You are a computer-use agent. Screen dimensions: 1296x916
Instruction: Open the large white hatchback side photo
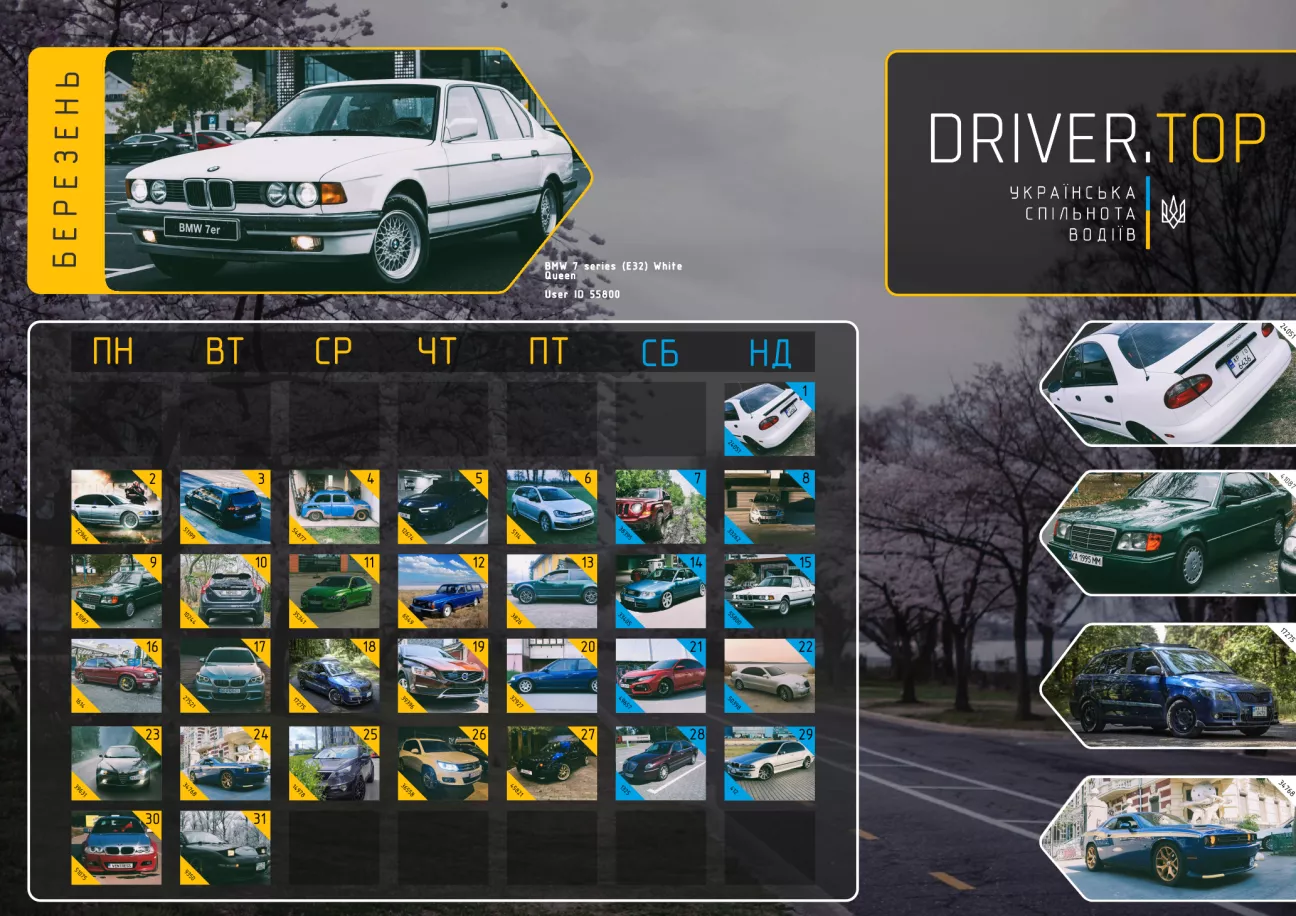(x=1170, y=383)
